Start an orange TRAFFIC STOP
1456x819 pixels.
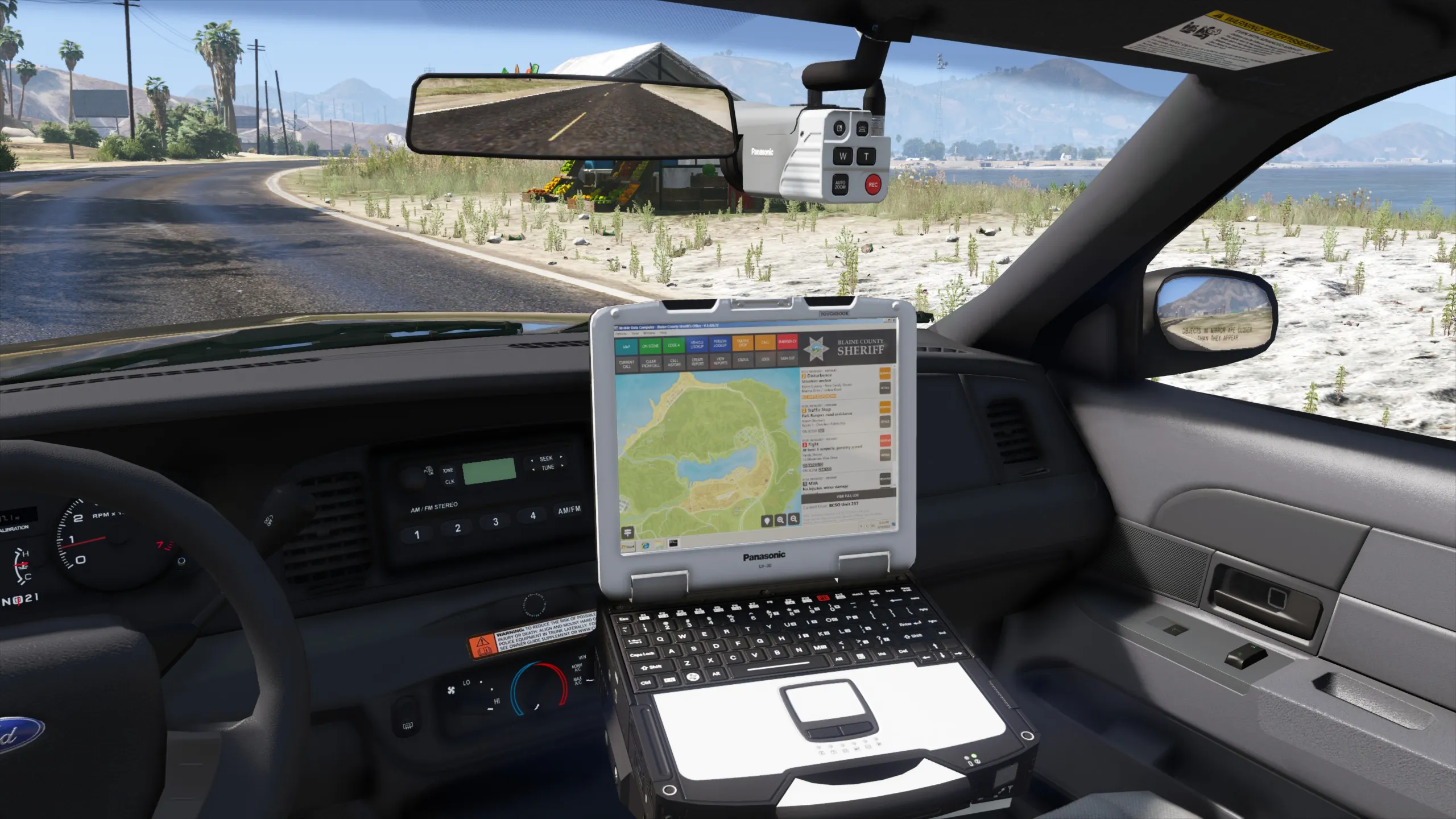[743, 344]
